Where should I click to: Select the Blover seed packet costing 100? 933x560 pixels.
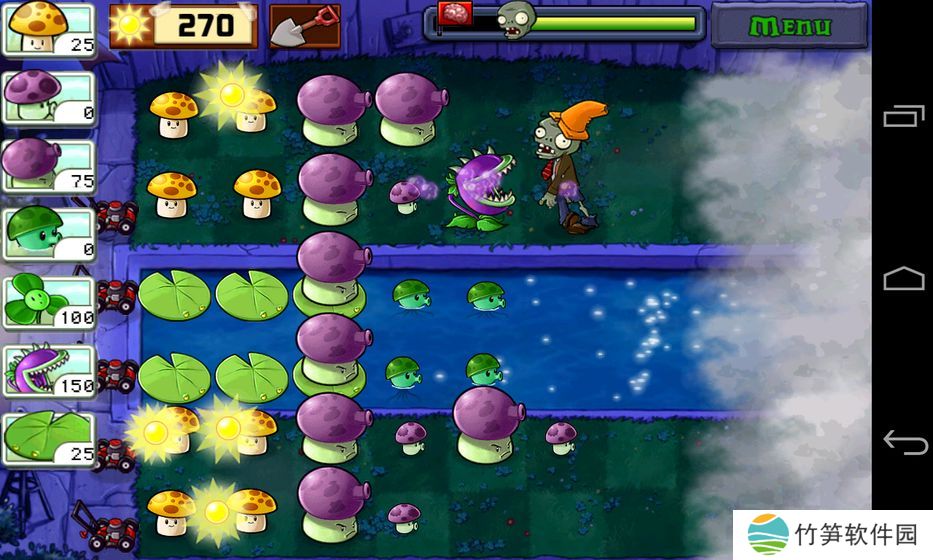click(x=49, y=302)
